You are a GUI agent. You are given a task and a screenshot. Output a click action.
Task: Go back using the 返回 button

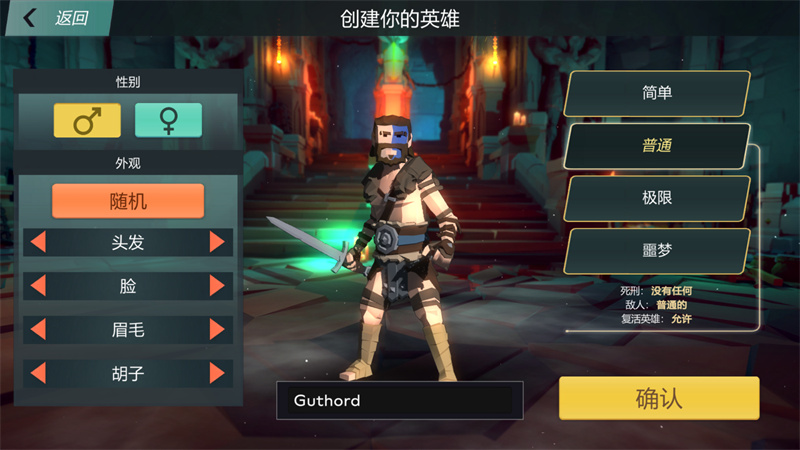[x=58, y=18]
